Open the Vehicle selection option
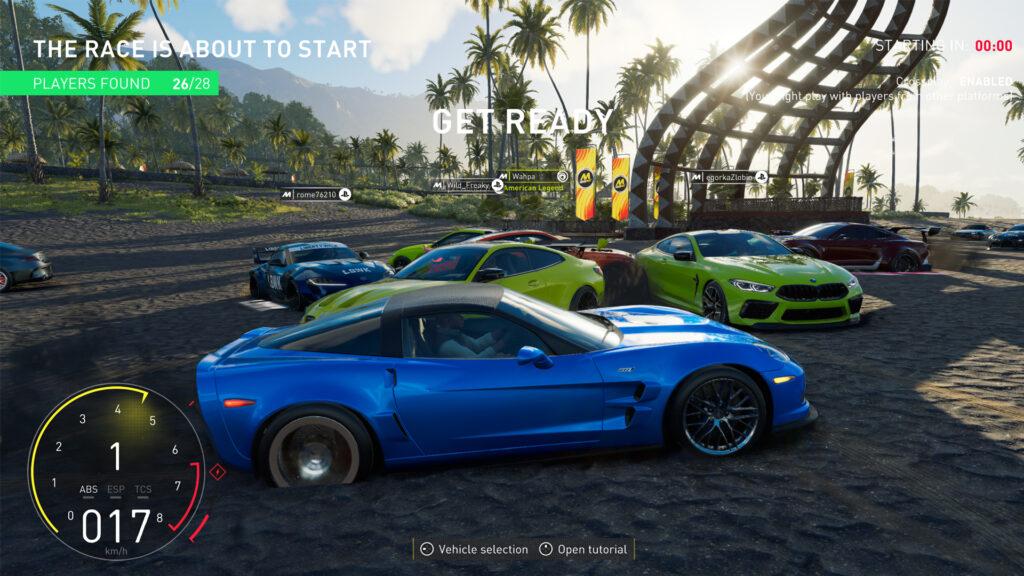The width and height of the screenshot is (1024, 576). coord(474,549)
